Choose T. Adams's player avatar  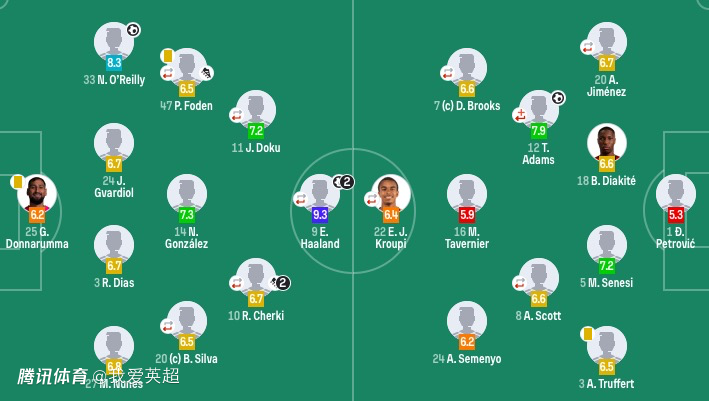[539, 110]
